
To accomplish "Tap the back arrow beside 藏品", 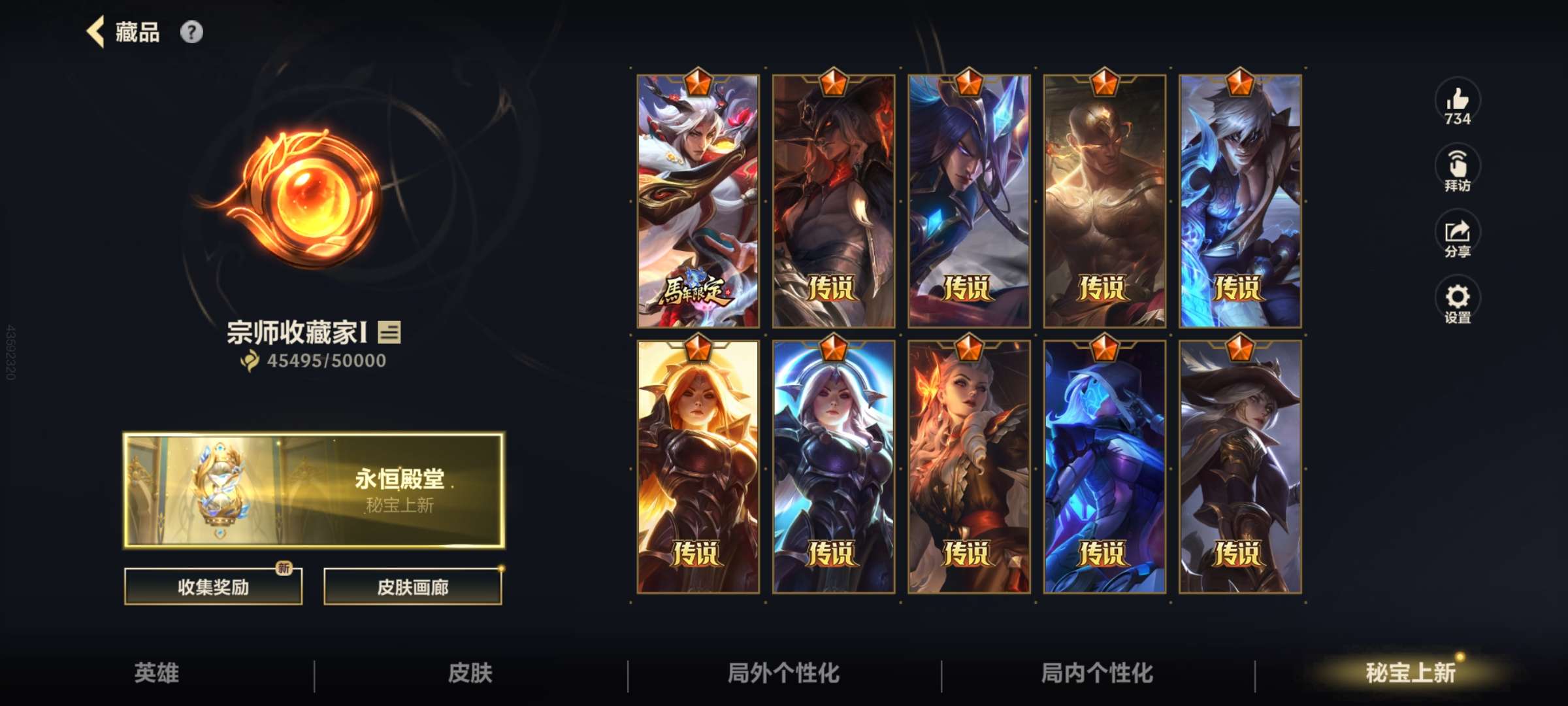I will coord(97,33).
